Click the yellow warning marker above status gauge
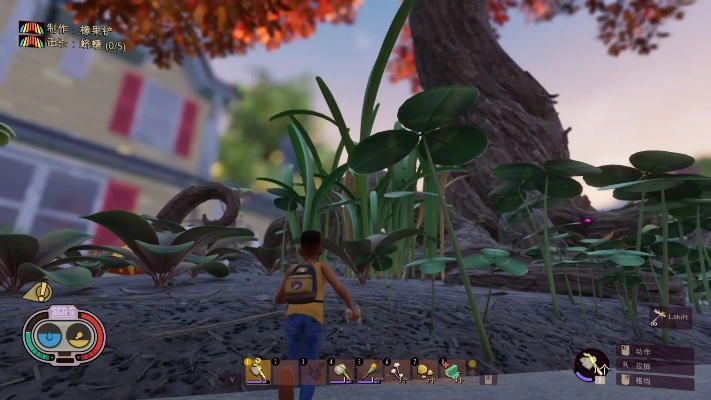 (x=38, y=292)
